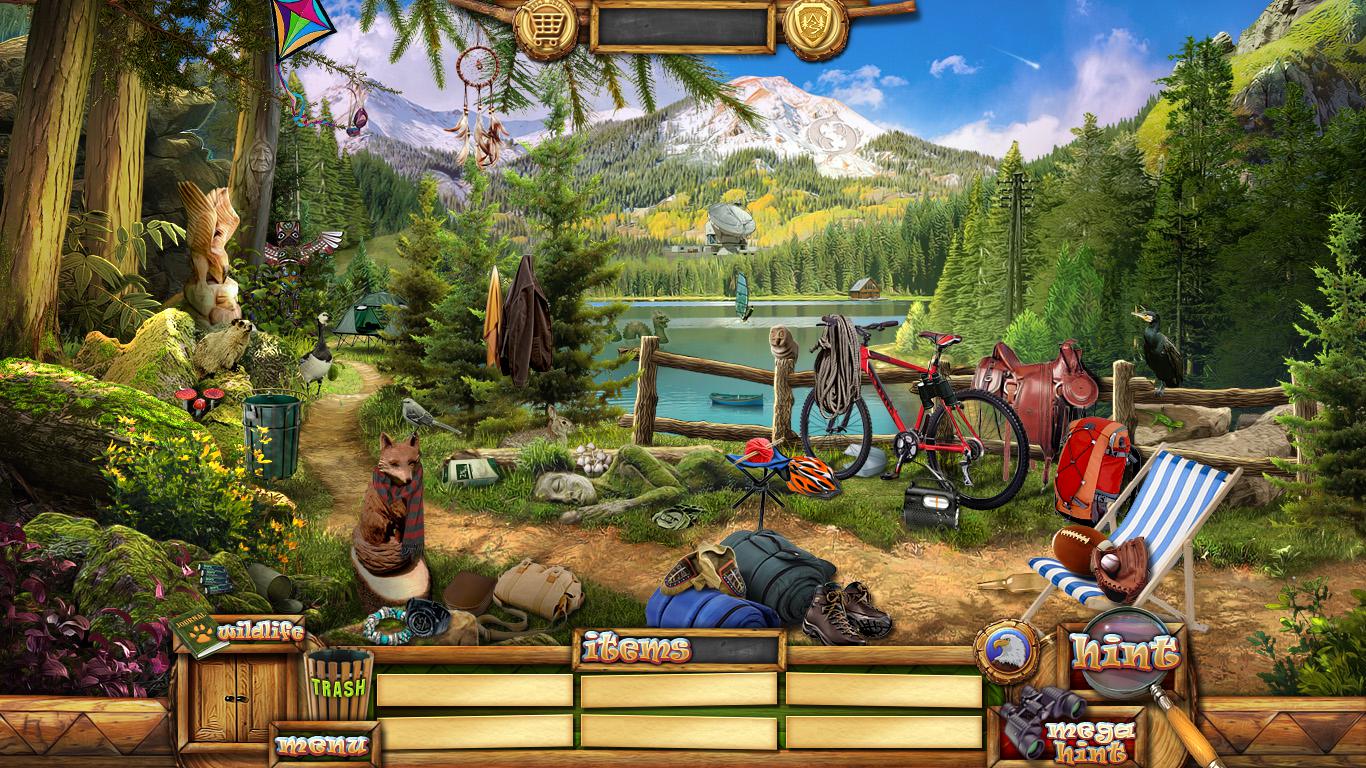
Task: Show the items list tab
Action: pos(636,650)
